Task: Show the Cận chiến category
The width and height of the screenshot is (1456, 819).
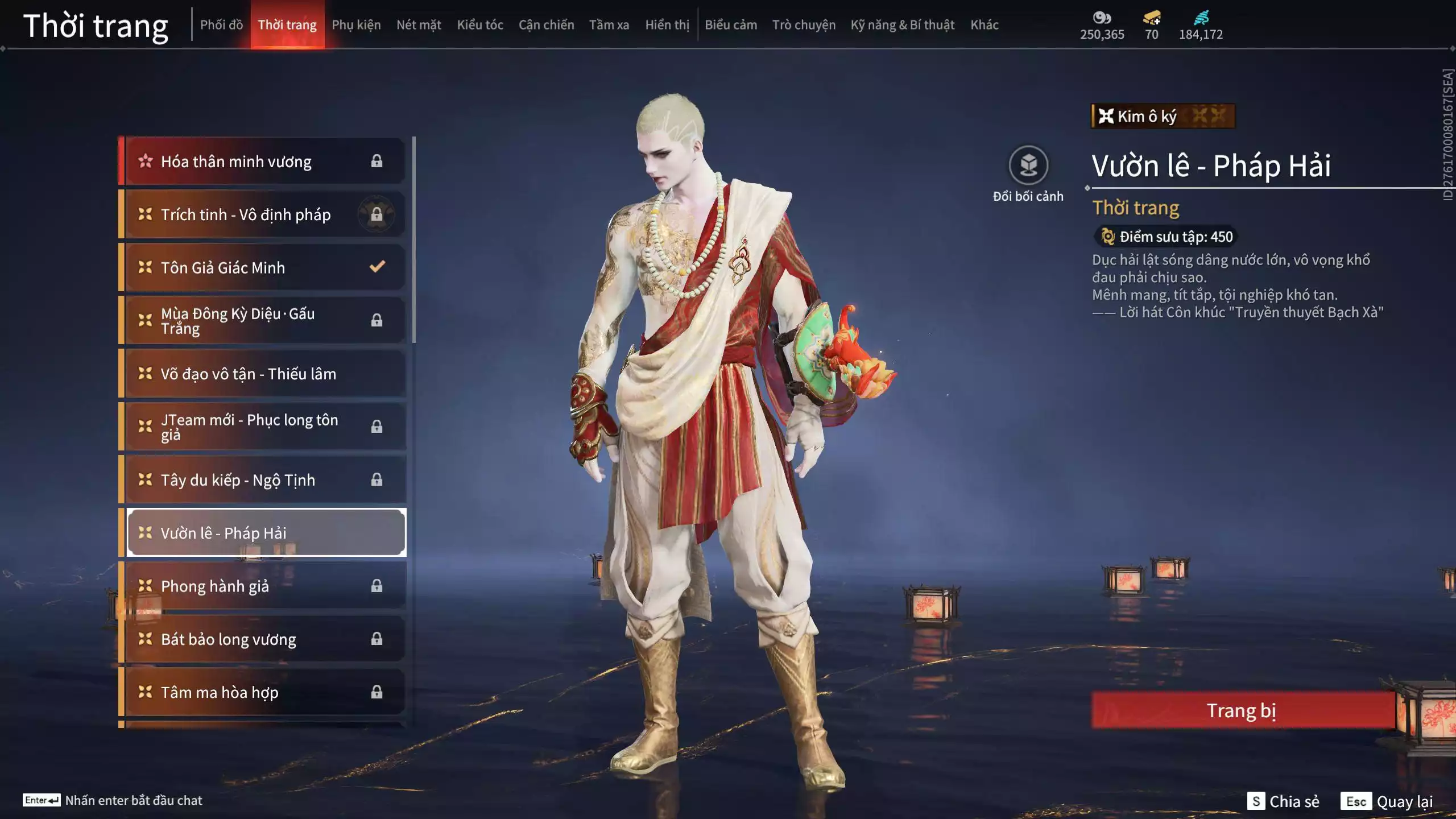Action: (546, 25)
